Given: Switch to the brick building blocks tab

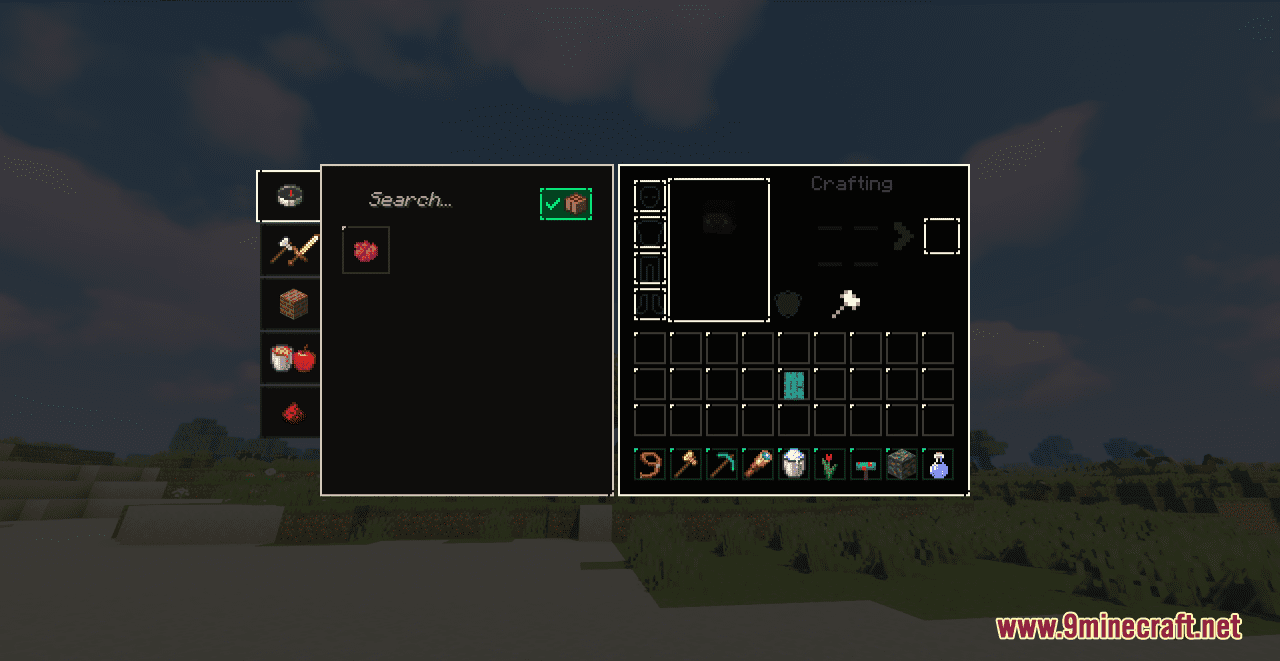Looking at the screenshot, I should [x=292, y=304].
